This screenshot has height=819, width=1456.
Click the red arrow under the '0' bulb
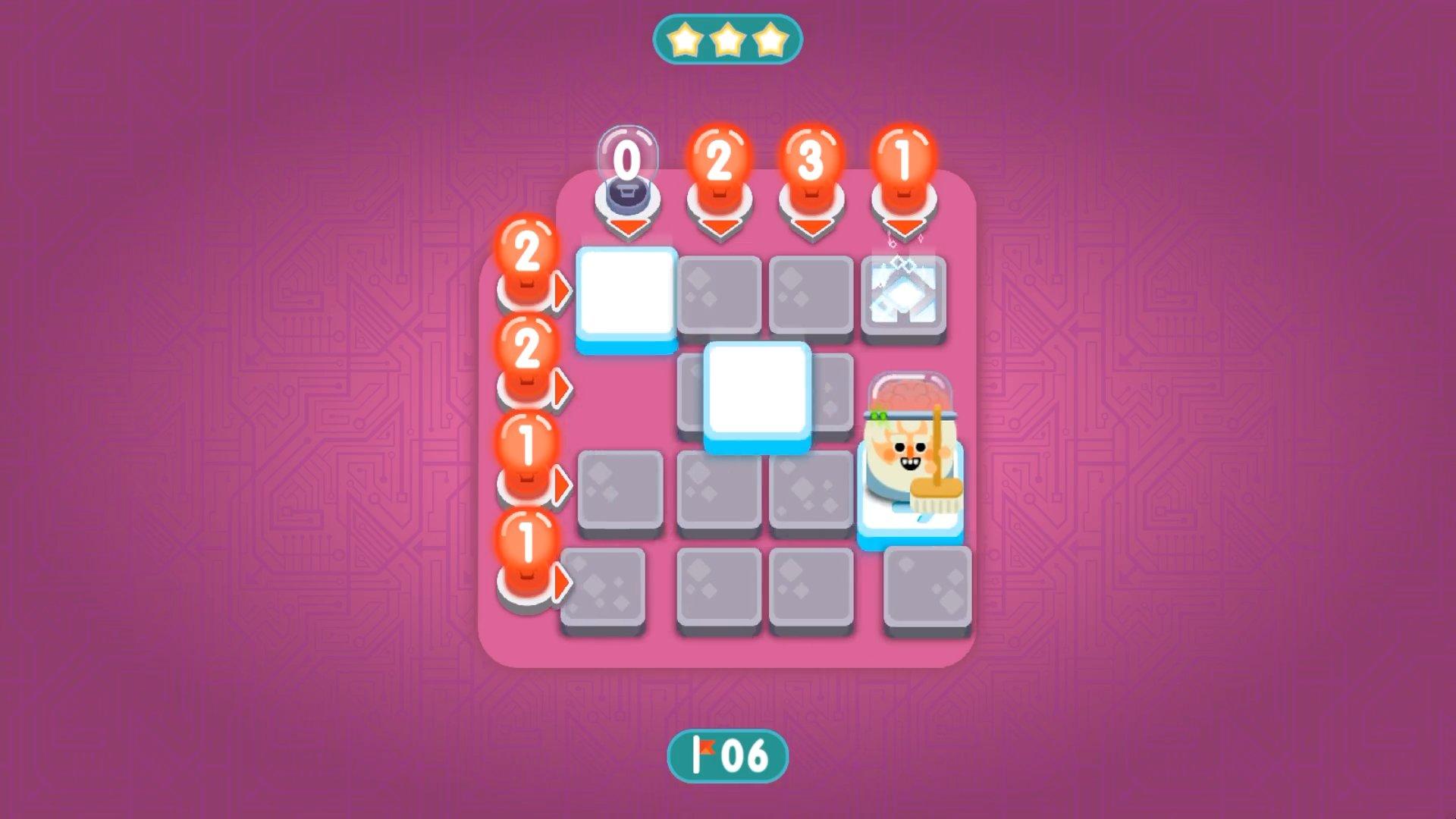[629, 224]
